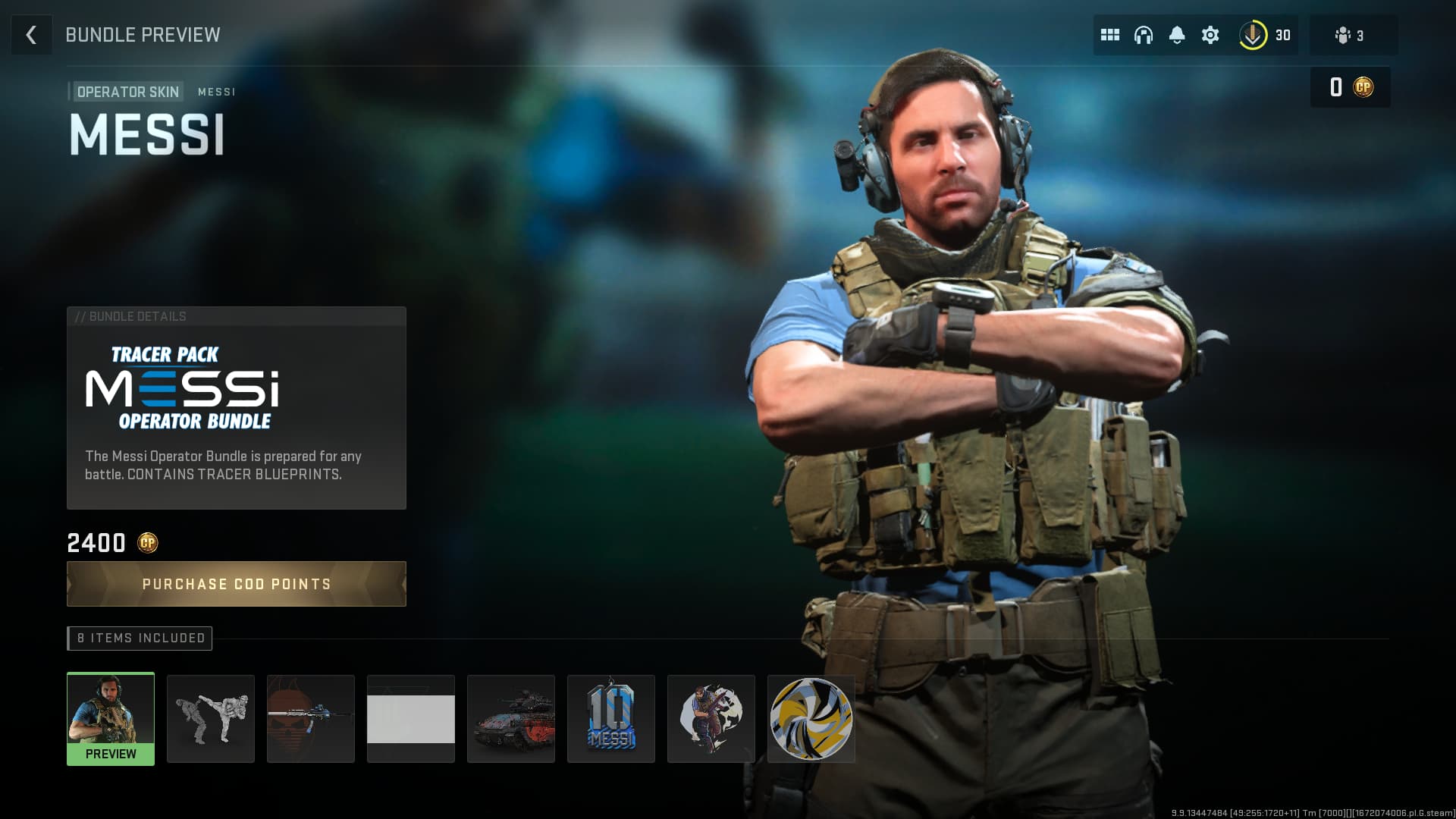Screen dimensions: 1456x819
Task: Preview the yellow swirl emblem item
Action: click(x=811, y=718)
